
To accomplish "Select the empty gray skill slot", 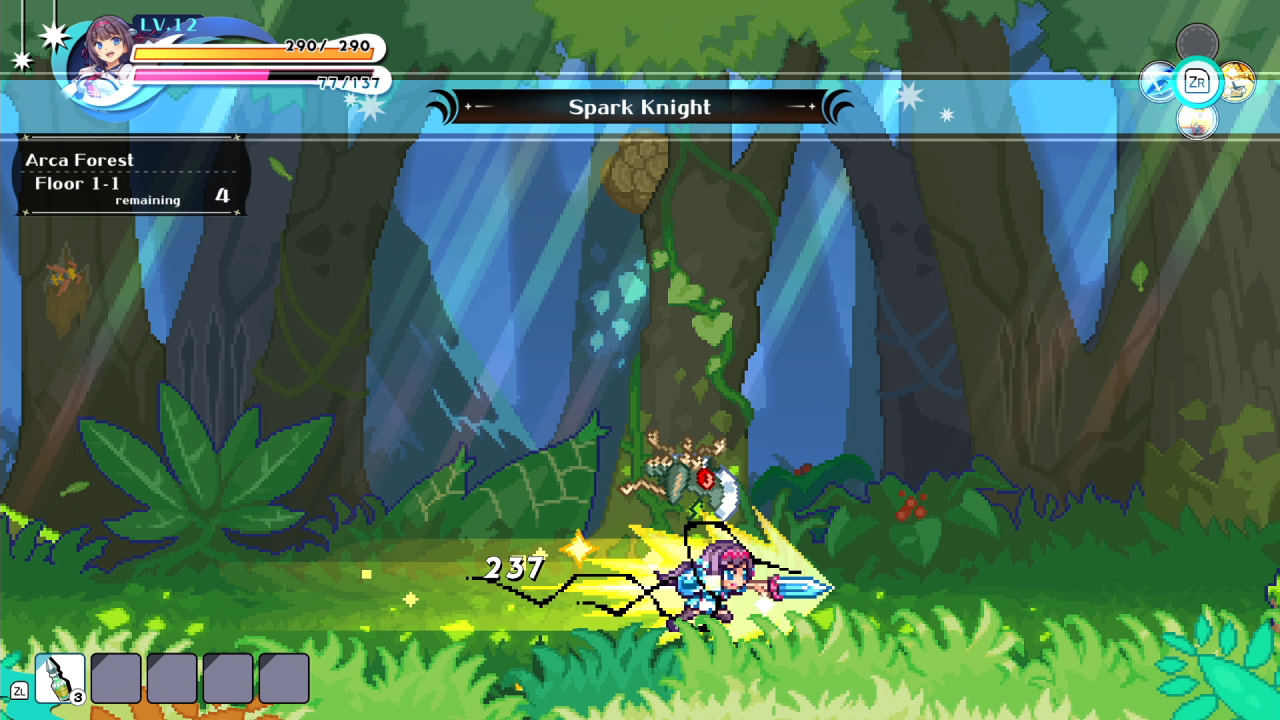I will [1197, 42].
